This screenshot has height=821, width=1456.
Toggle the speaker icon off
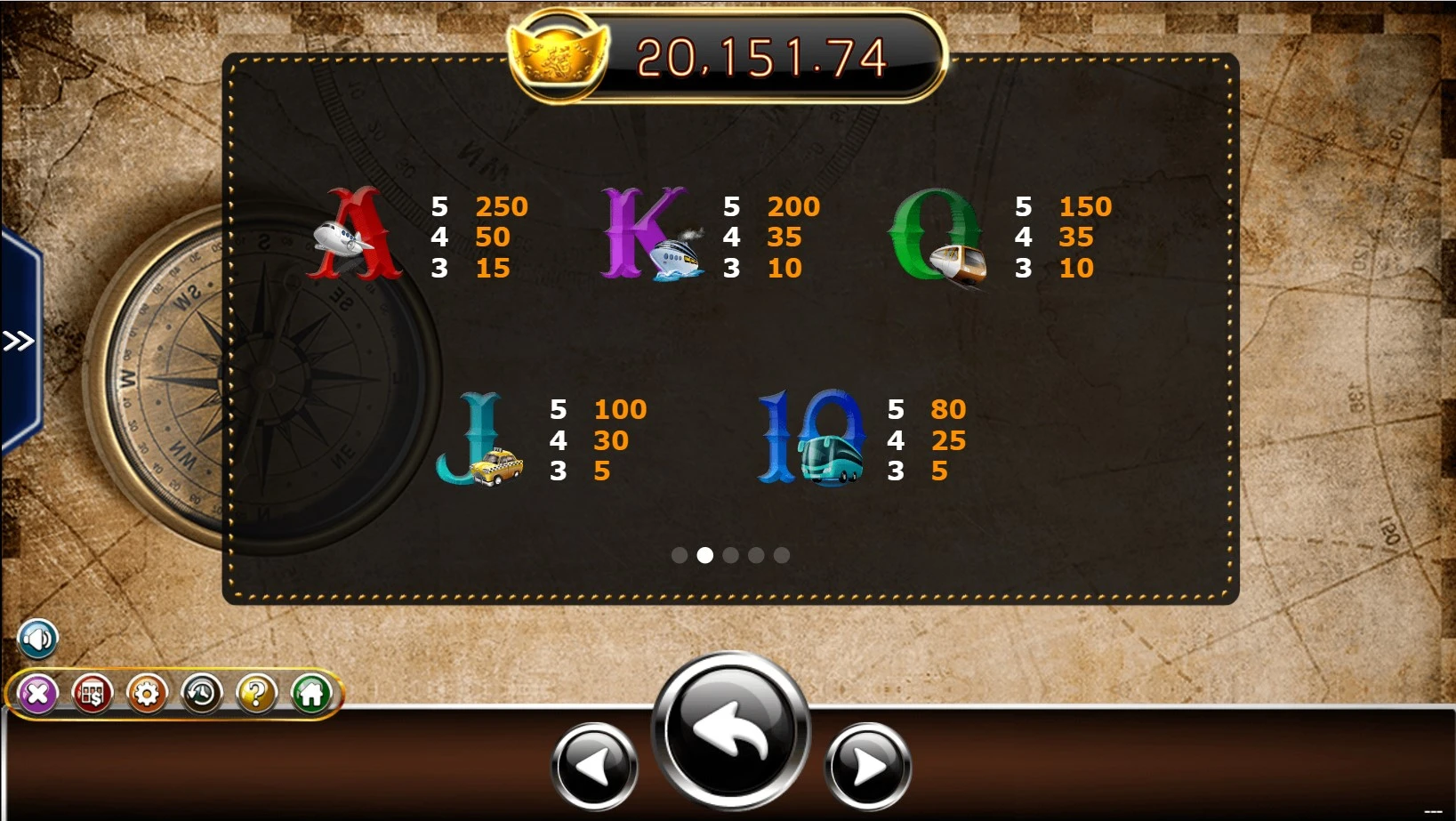(37, 638)
